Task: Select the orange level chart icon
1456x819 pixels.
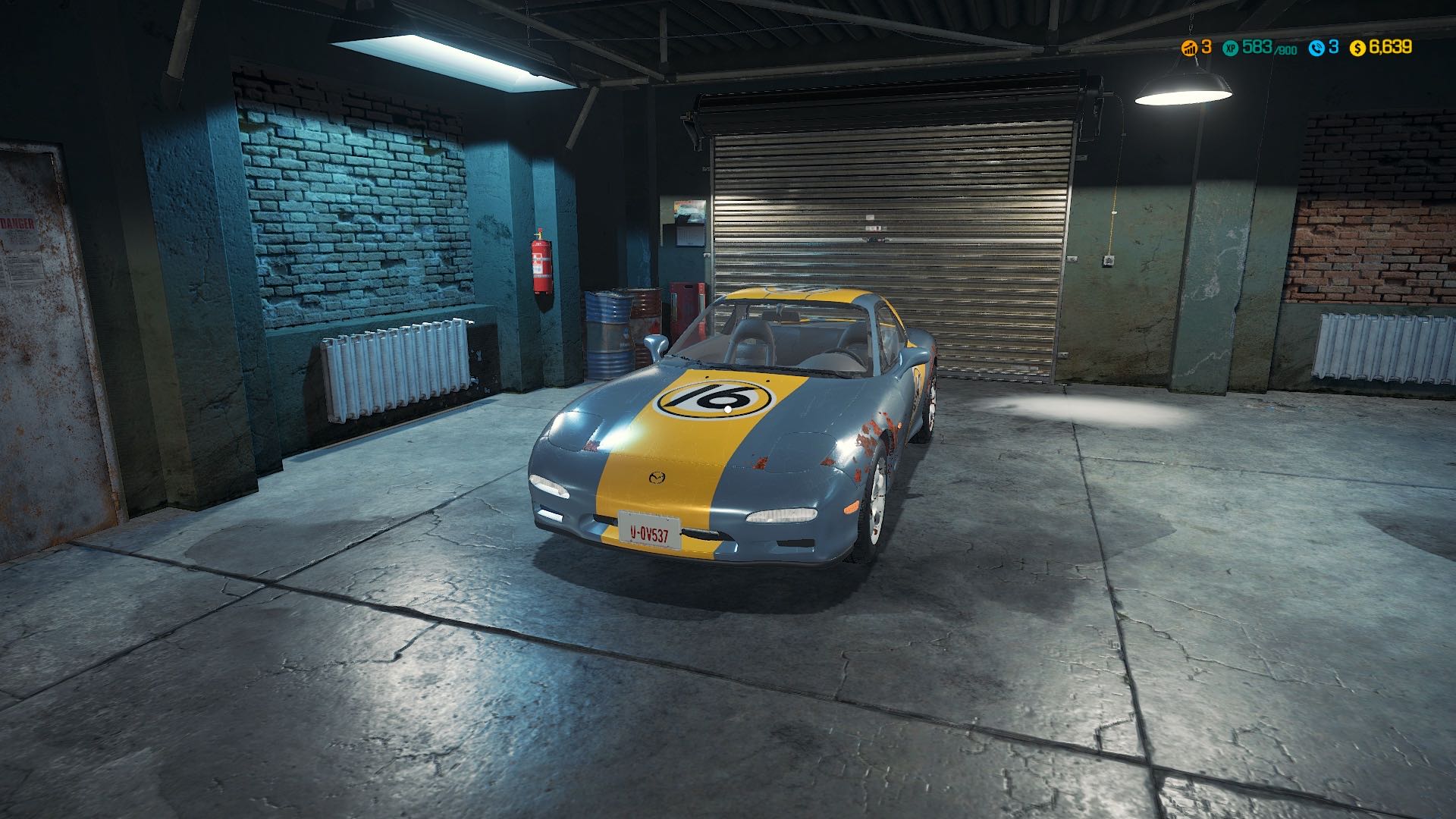Action: [1189, 48]
